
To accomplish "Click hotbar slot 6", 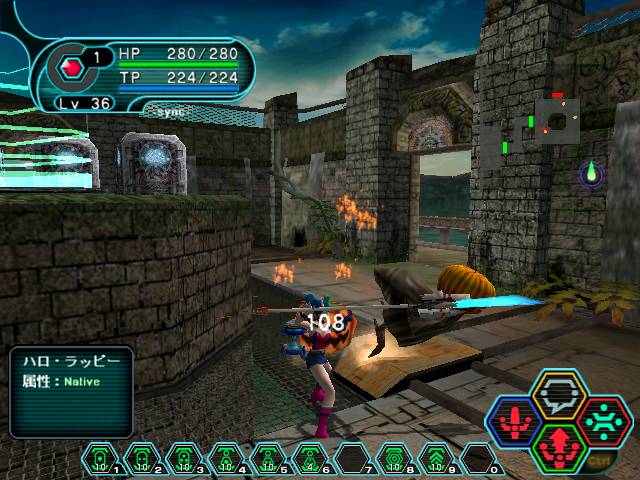I will tap(310, 460).
